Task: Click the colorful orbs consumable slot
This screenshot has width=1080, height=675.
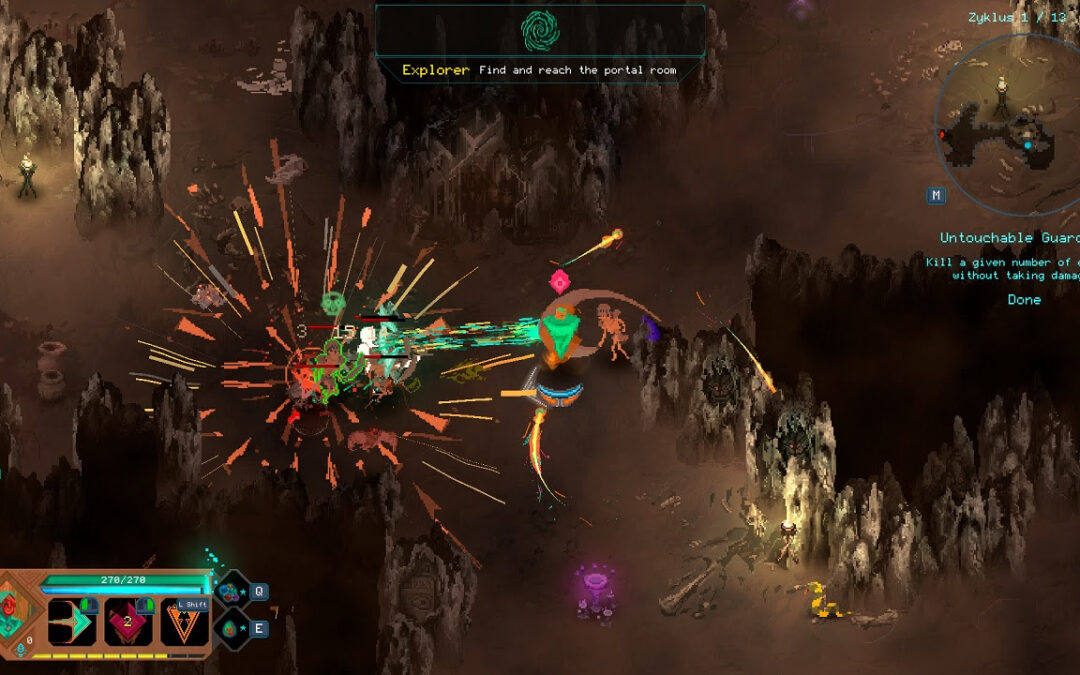Action: (232, 591)
